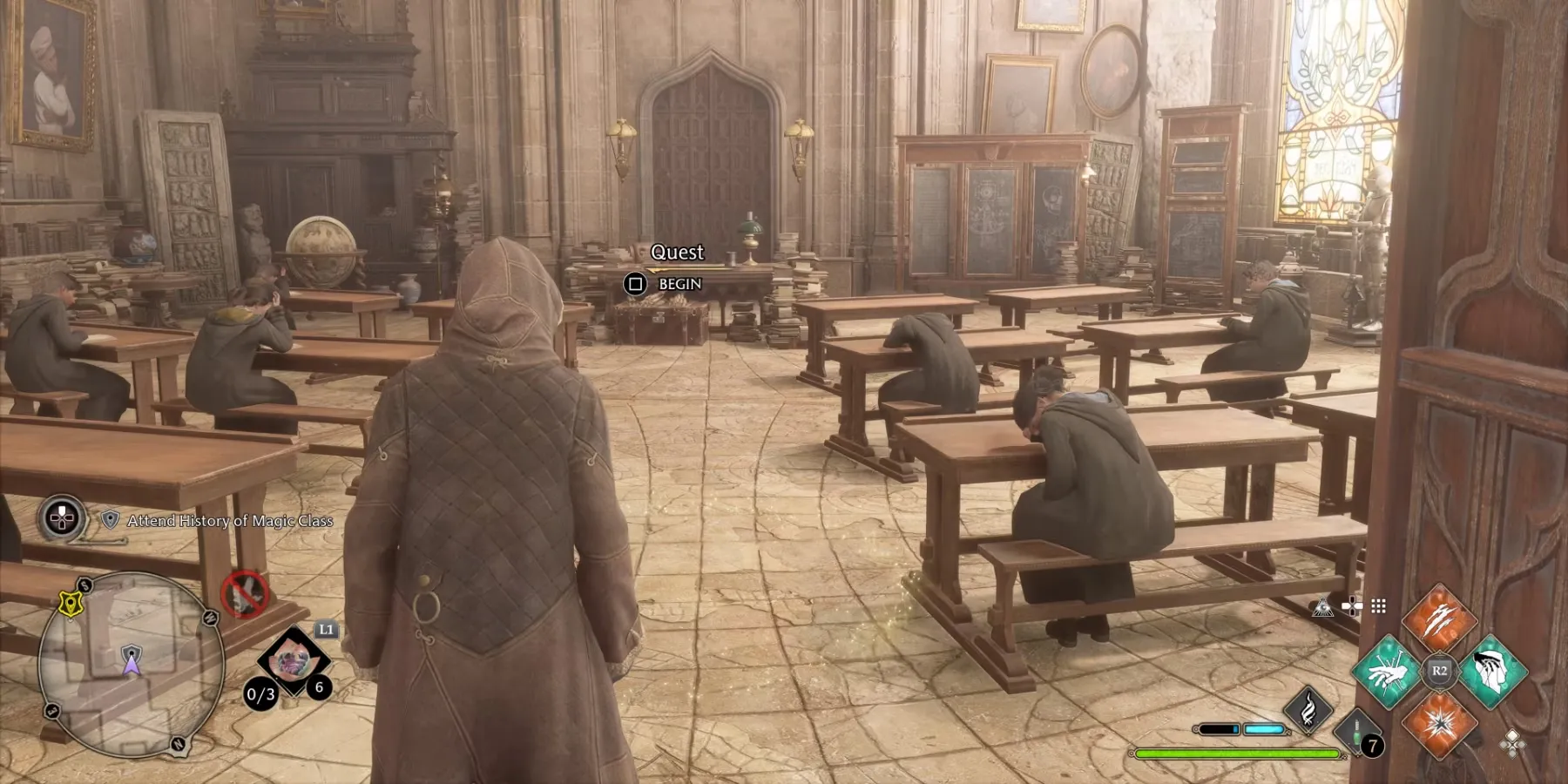1568x784 pixels.
Task: Select the Chinese Chomping Cabbage tool slot
Action: (x=293, y=662)
